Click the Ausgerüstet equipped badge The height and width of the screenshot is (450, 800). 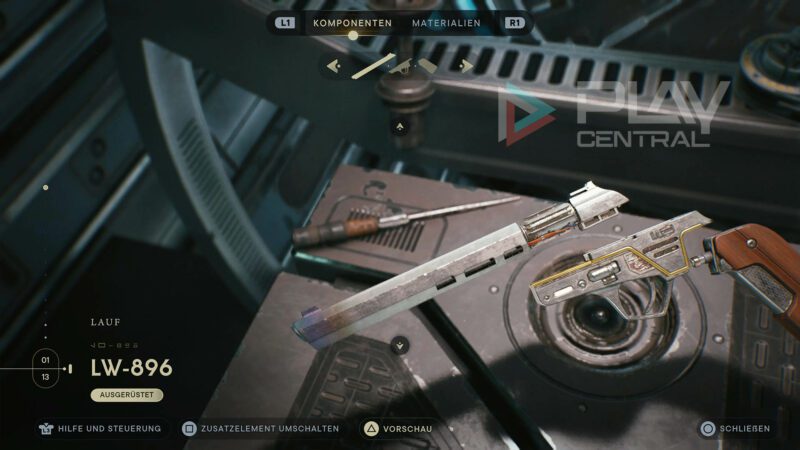[126, 395]
